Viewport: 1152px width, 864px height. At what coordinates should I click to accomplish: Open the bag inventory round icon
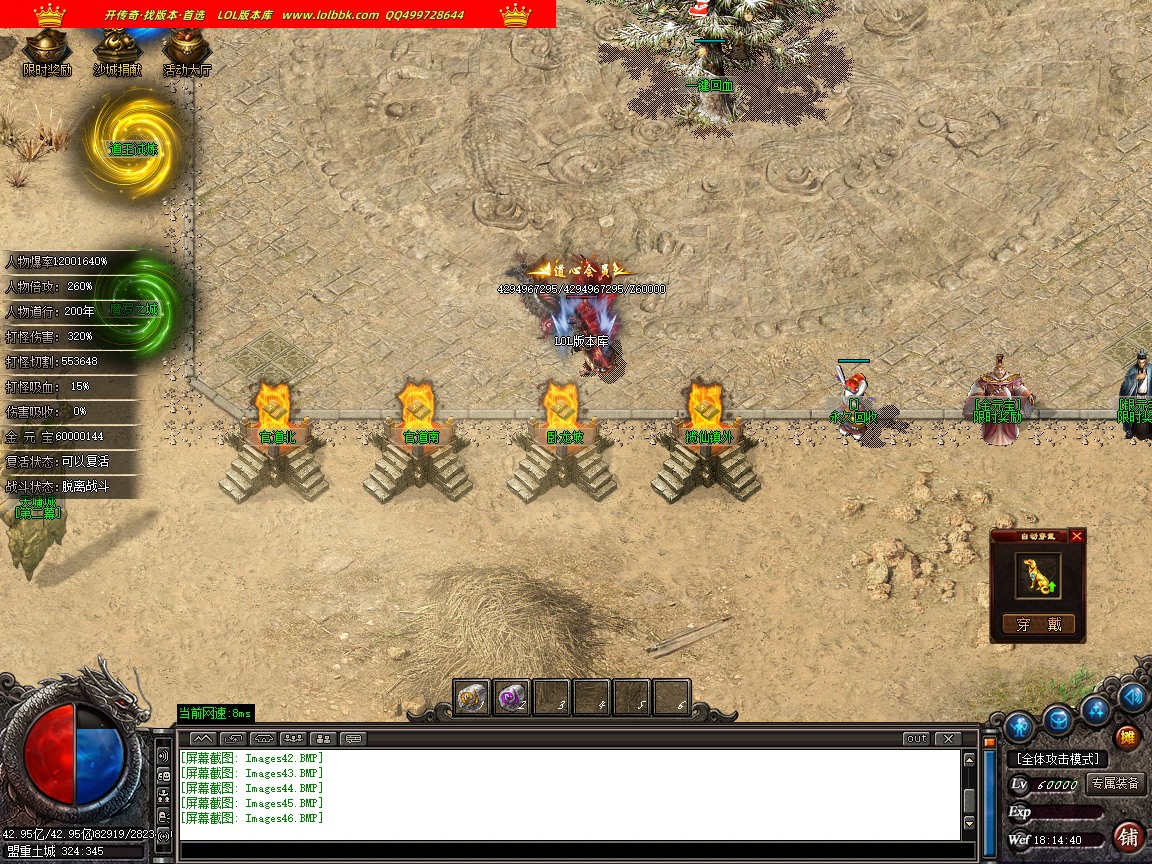[1058, 719]
